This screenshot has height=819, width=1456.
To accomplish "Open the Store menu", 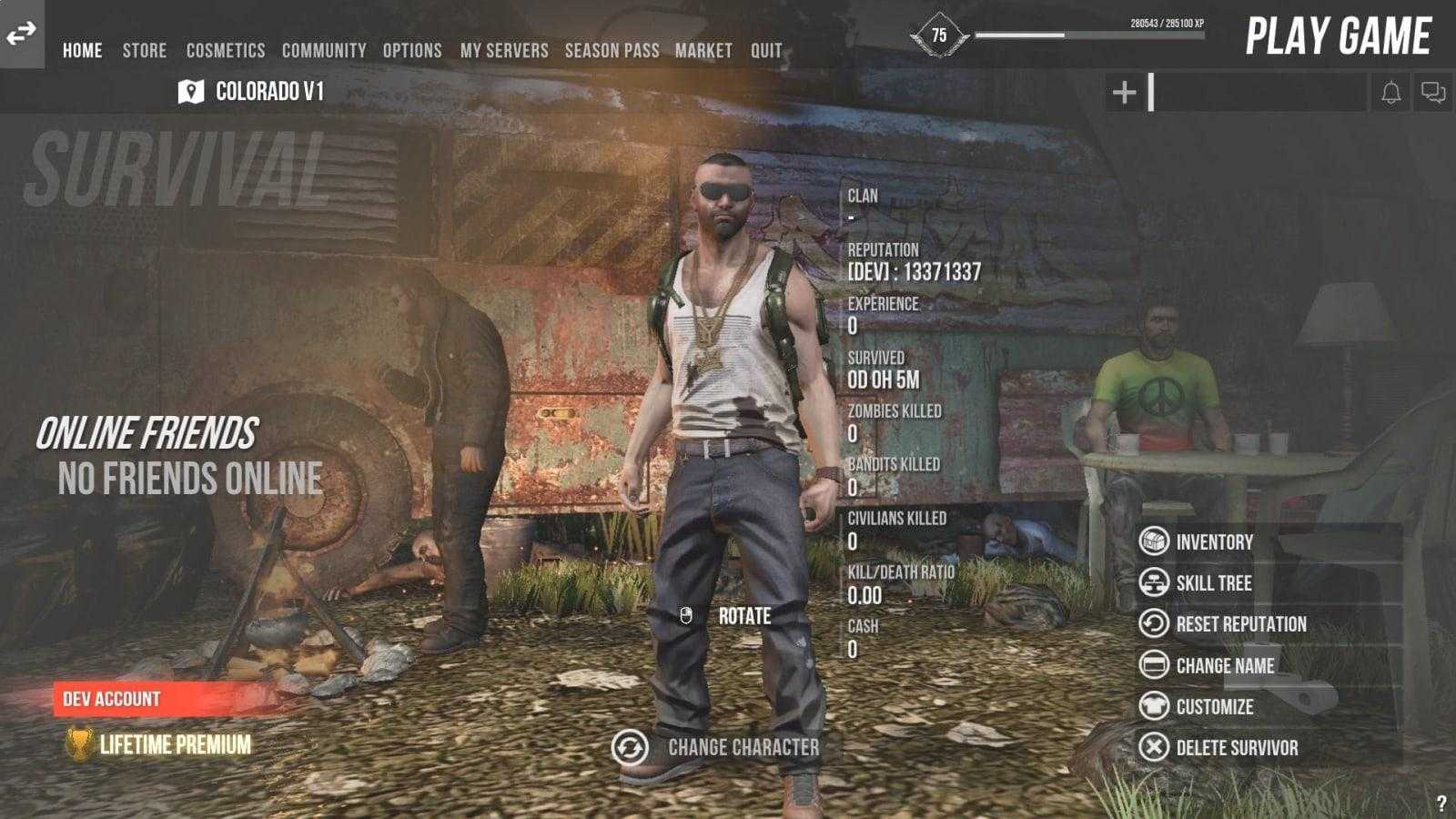I will [145, 51].
